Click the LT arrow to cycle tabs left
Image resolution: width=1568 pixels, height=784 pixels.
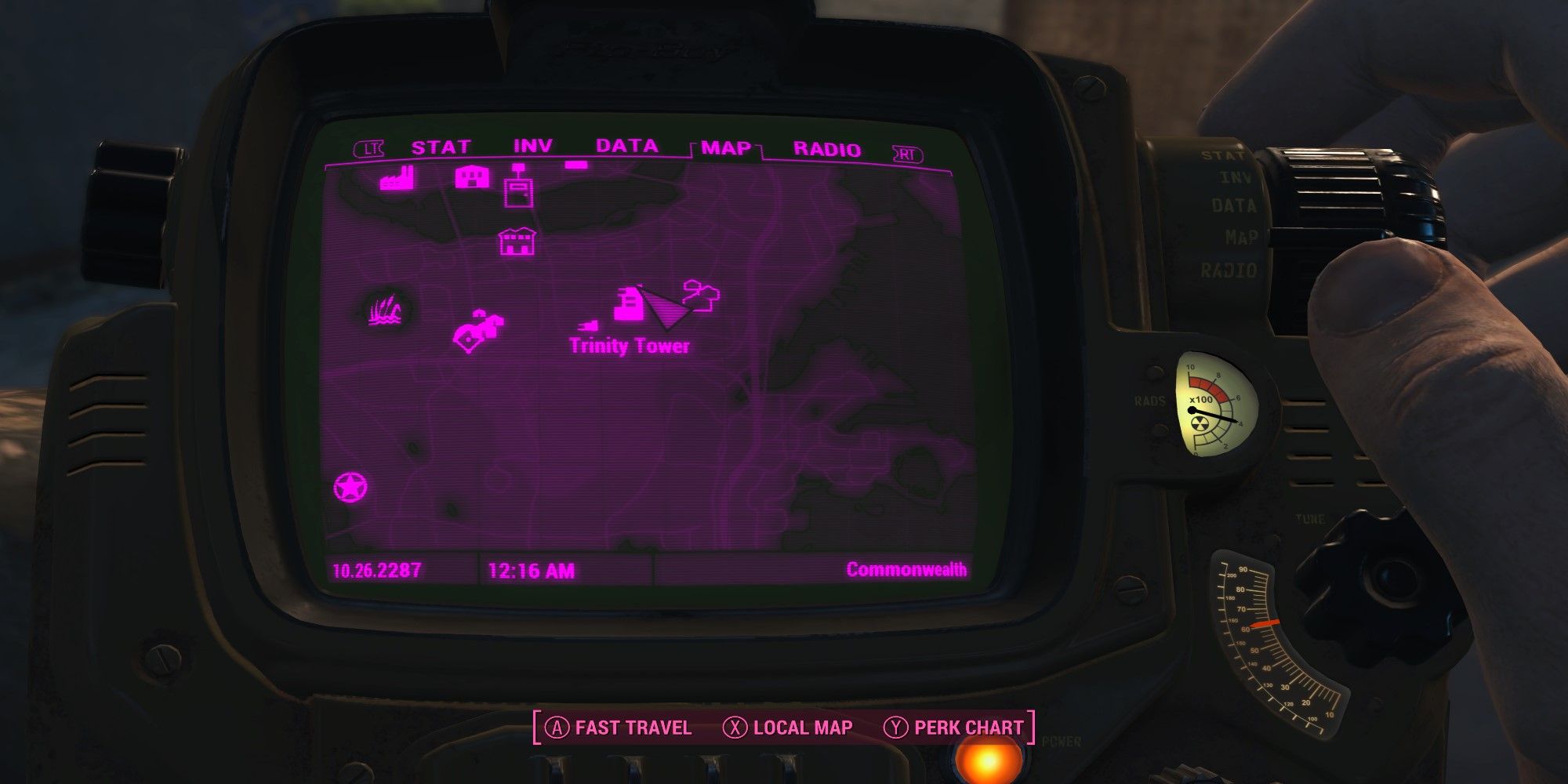pos(371,147)
